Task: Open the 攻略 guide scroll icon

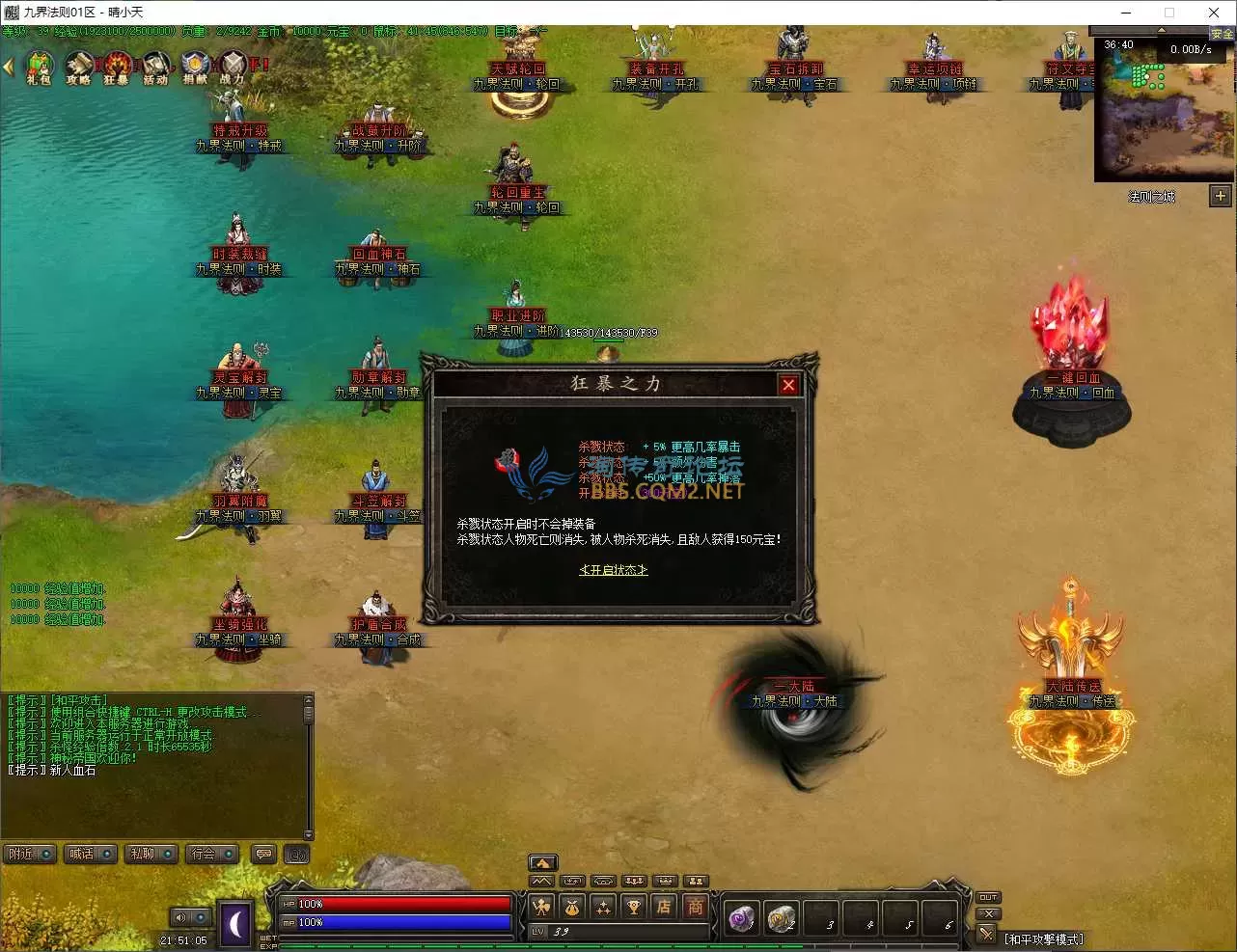Action: point(78,68)
